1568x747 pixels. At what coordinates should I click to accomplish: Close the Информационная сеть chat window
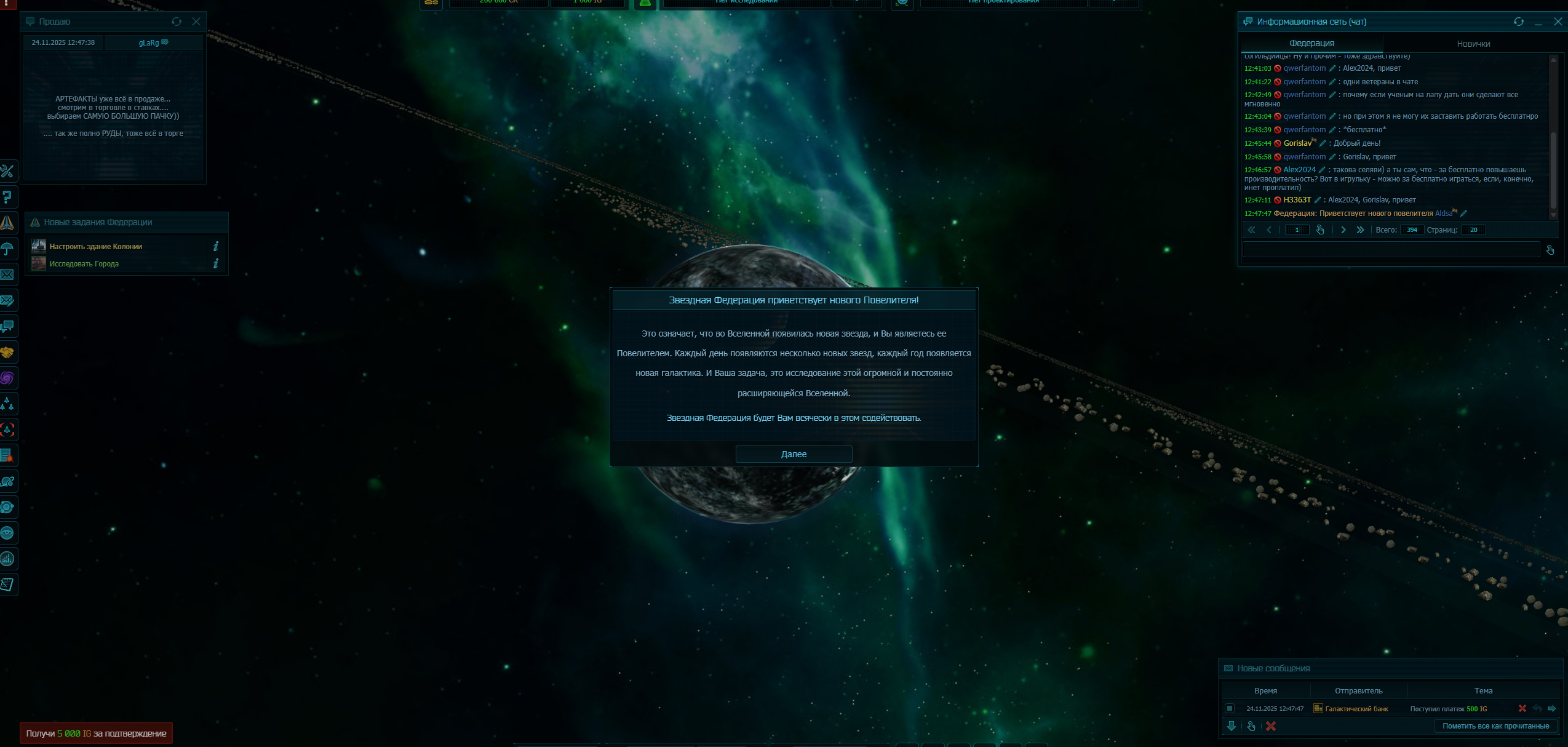(x=1558, y=22)
